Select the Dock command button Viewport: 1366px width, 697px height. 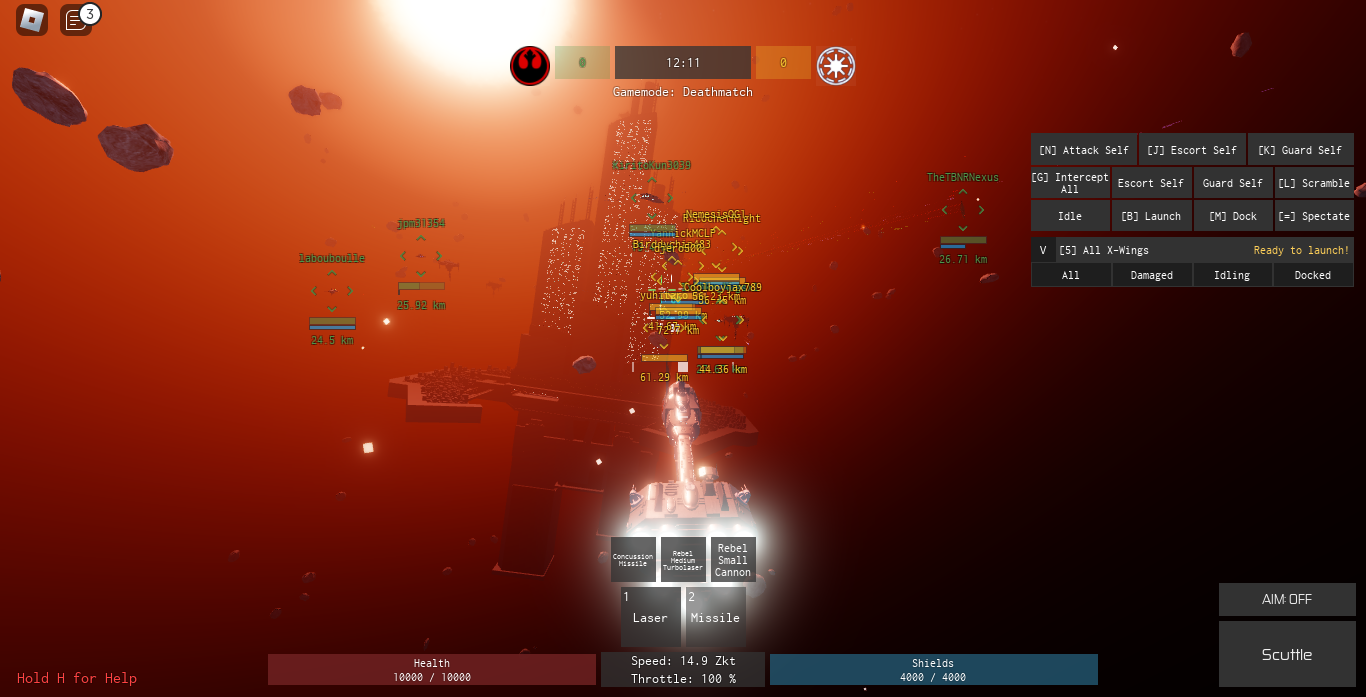point(1232,216)
